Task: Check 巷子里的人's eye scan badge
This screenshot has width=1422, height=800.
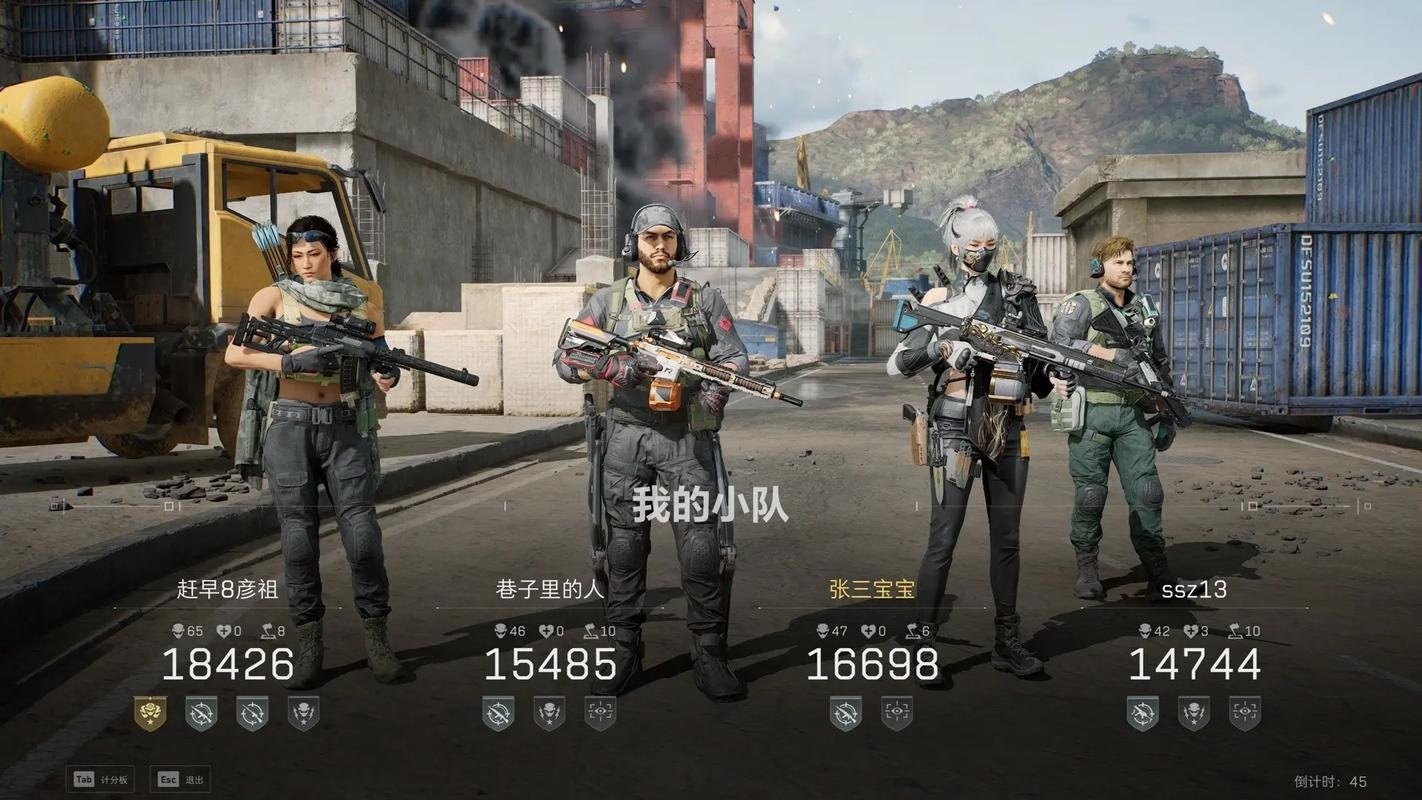Action: [600, 713]
